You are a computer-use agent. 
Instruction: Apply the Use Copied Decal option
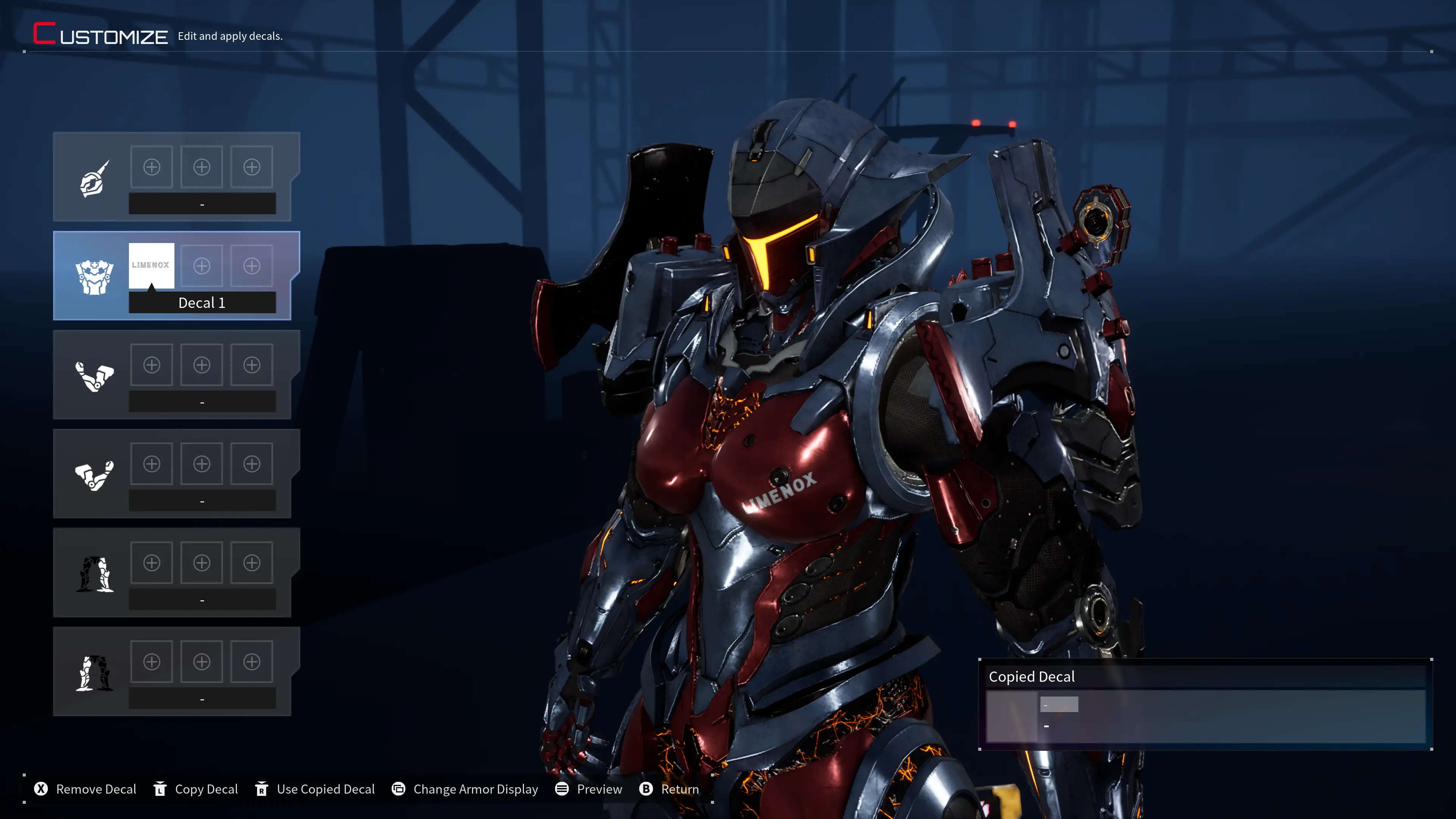(315, 789)
